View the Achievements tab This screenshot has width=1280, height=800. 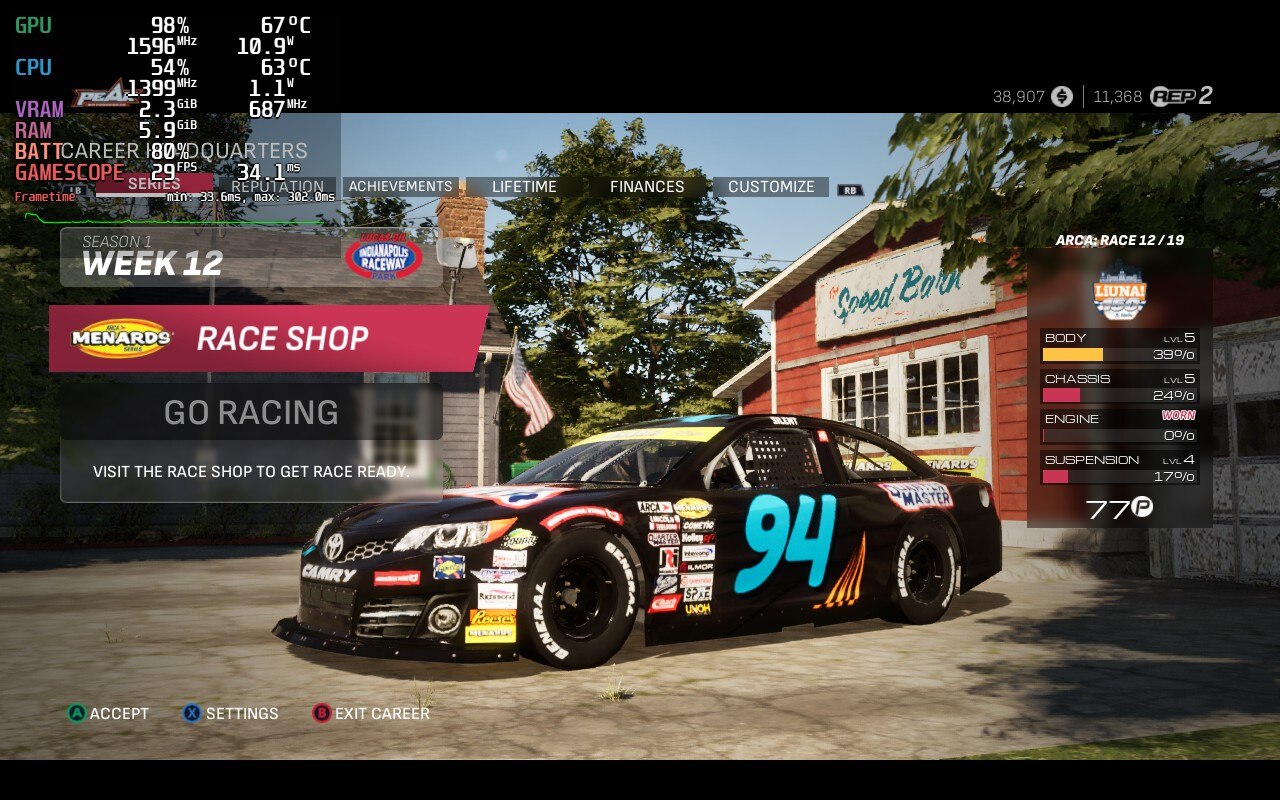(400, 187)
